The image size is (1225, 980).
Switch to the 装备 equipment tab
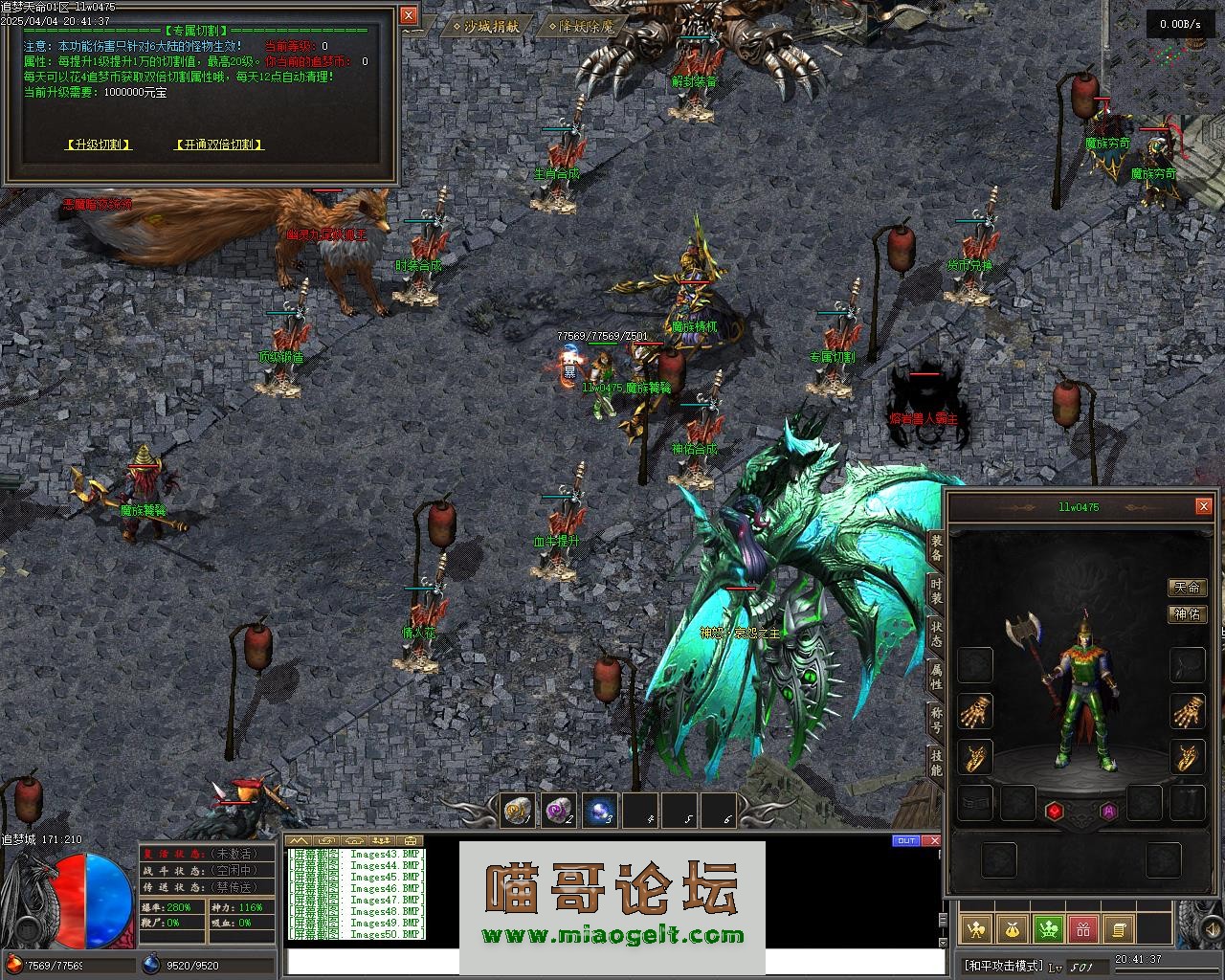coord(936,548)
